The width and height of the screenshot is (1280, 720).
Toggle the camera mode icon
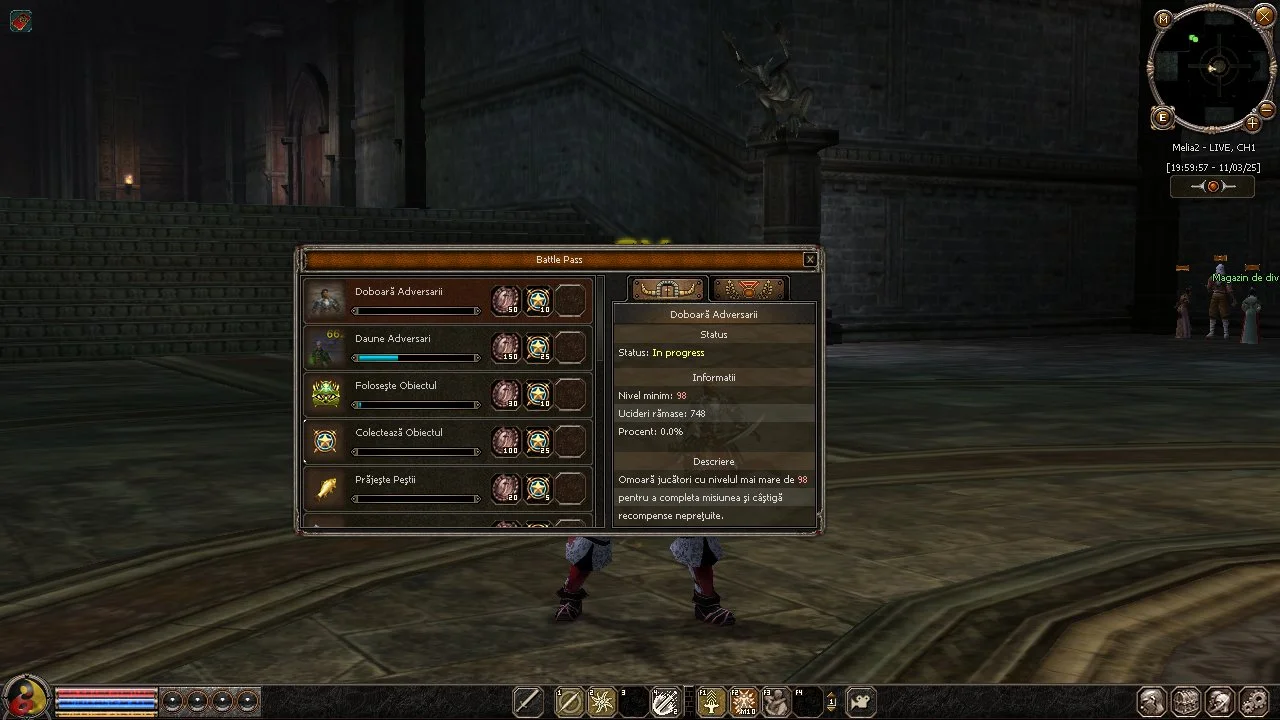tap(861, 702)
